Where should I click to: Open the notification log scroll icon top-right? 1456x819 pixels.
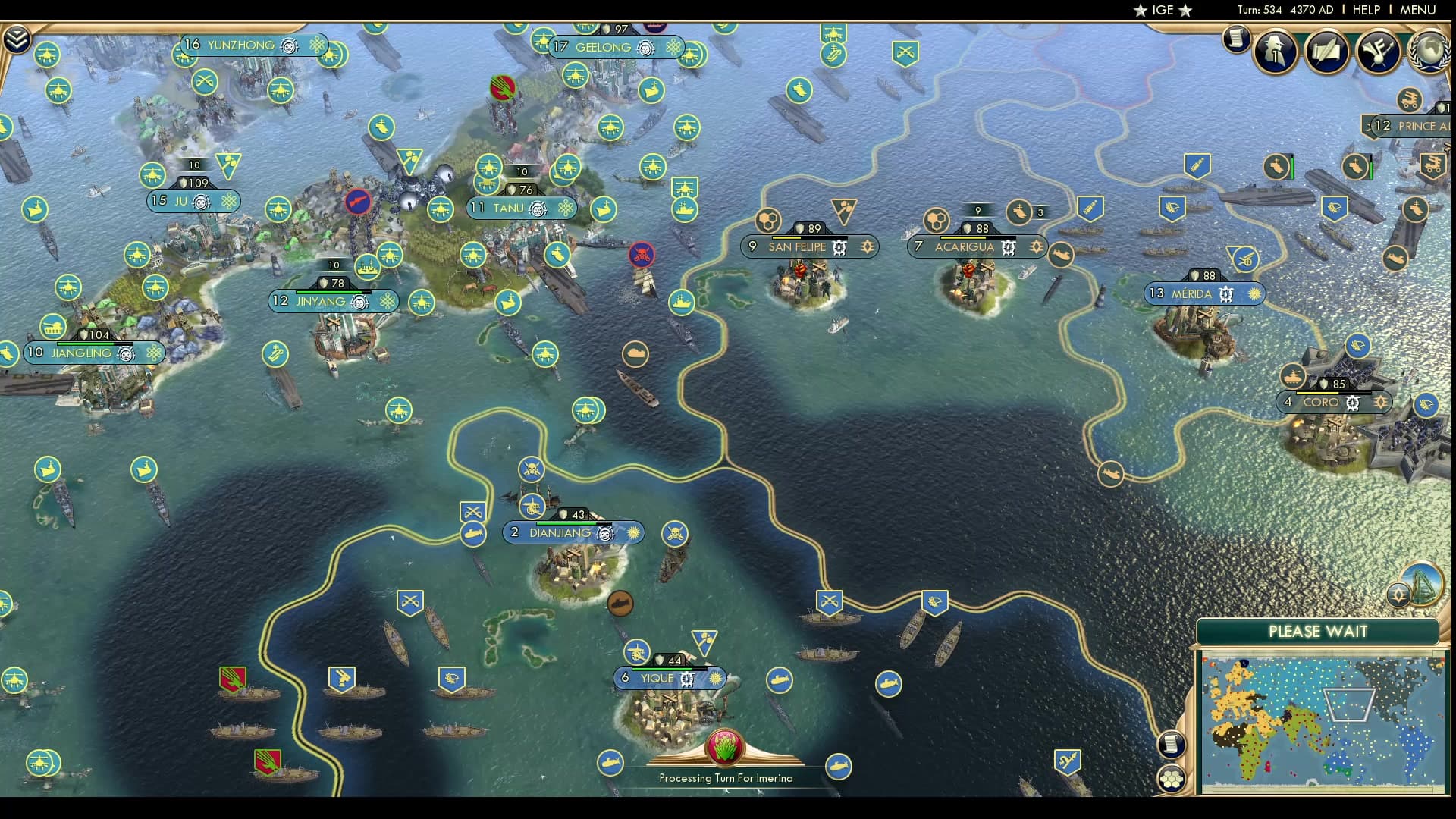[x=1238, y=39]
